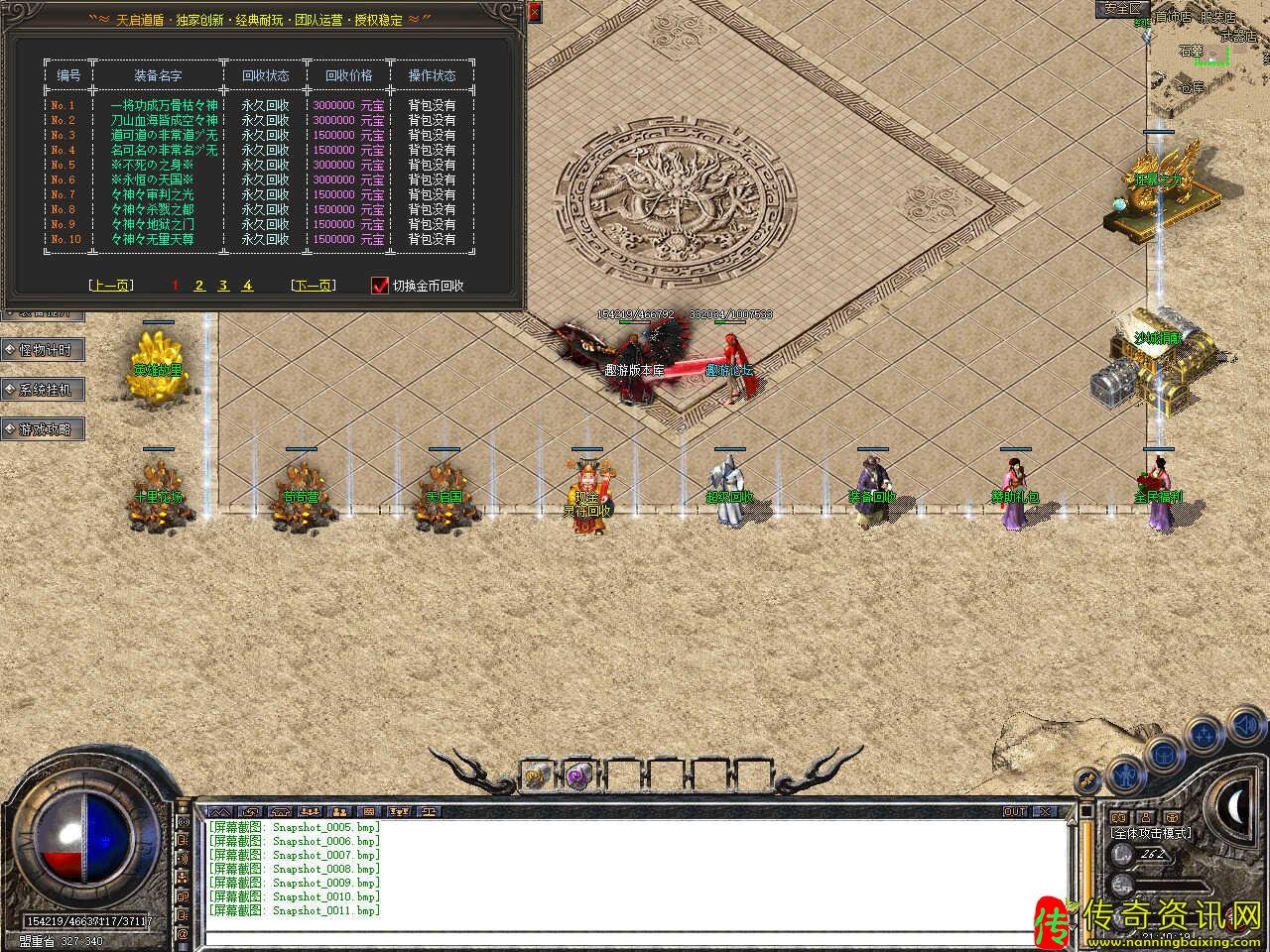Open page 2 of the recycle list

[199, 286]
